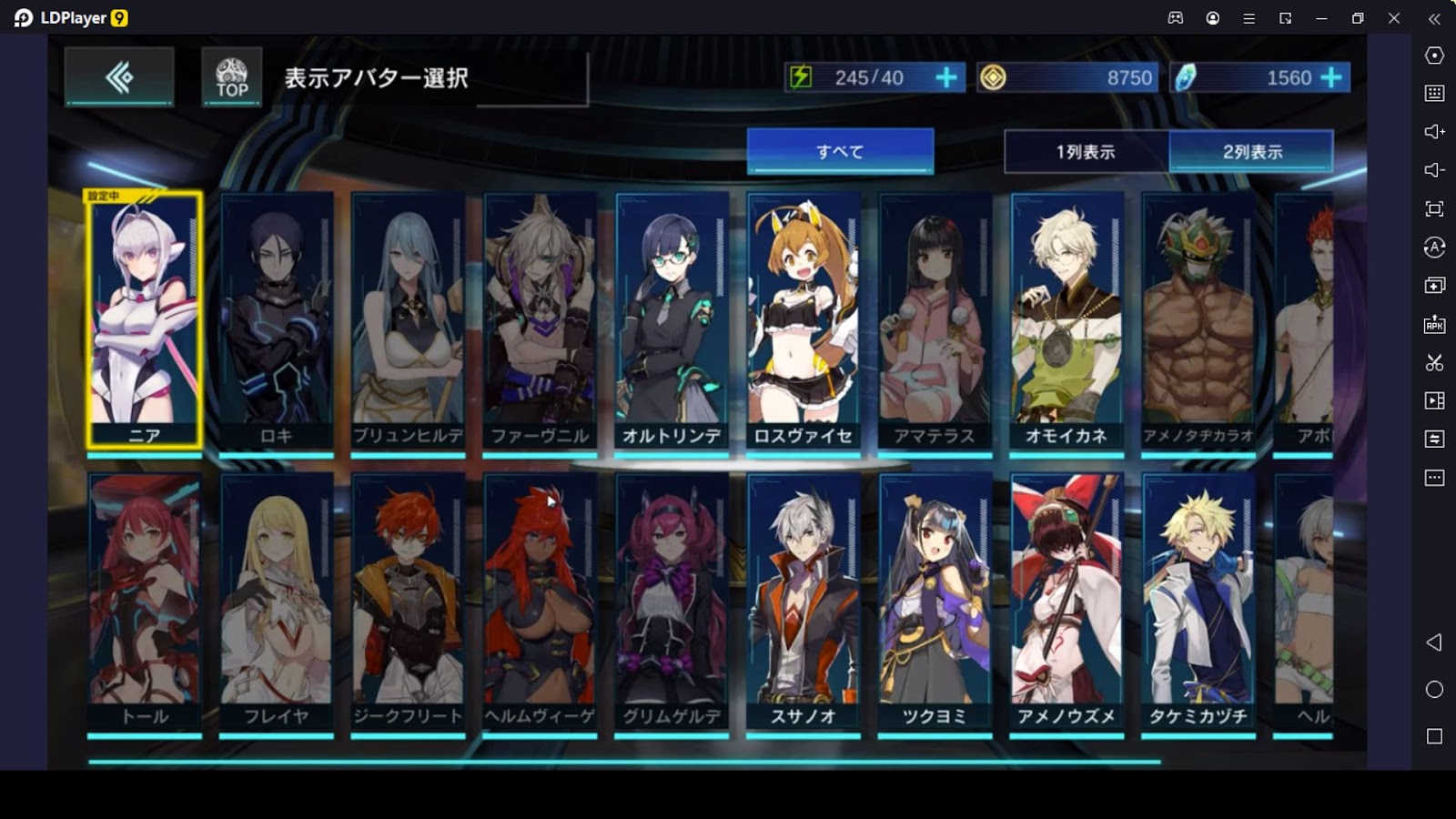The image size is (1456, 819).
Task: Switch to 1列表示 layout
Action: pos(1086,151)
